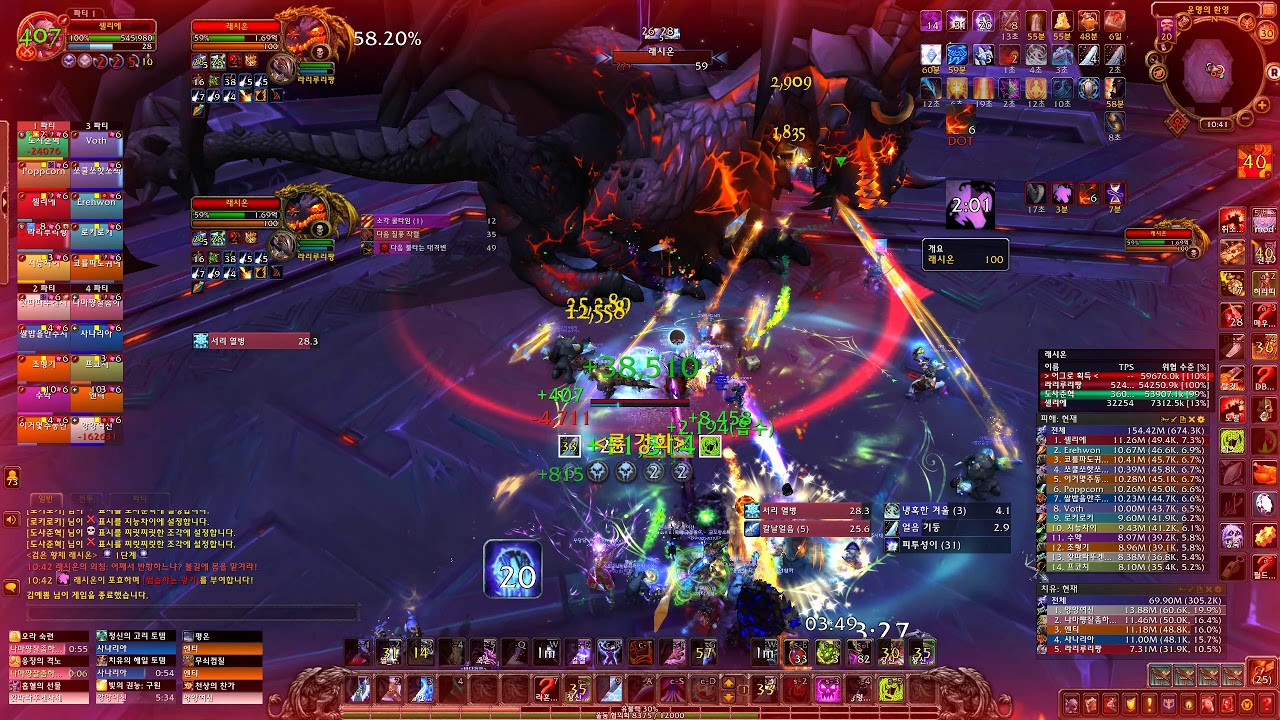Open the bag icon with 25 count
Screen dimensions: 1280x720
1262,672
